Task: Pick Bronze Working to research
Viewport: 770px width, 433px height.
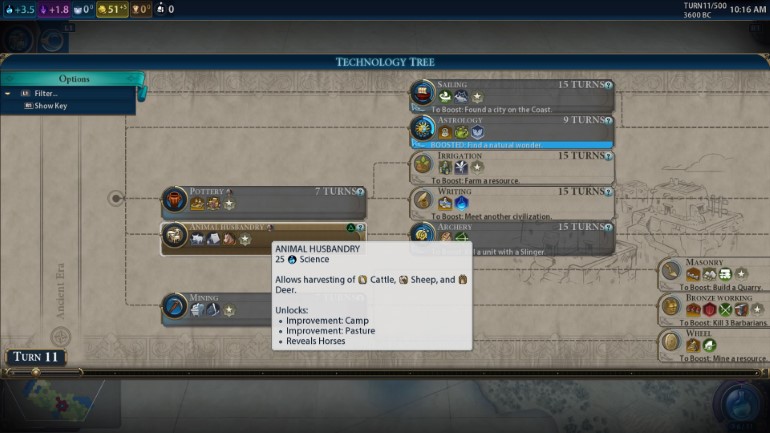Action: pyautogui.click(x=714, y=308)
